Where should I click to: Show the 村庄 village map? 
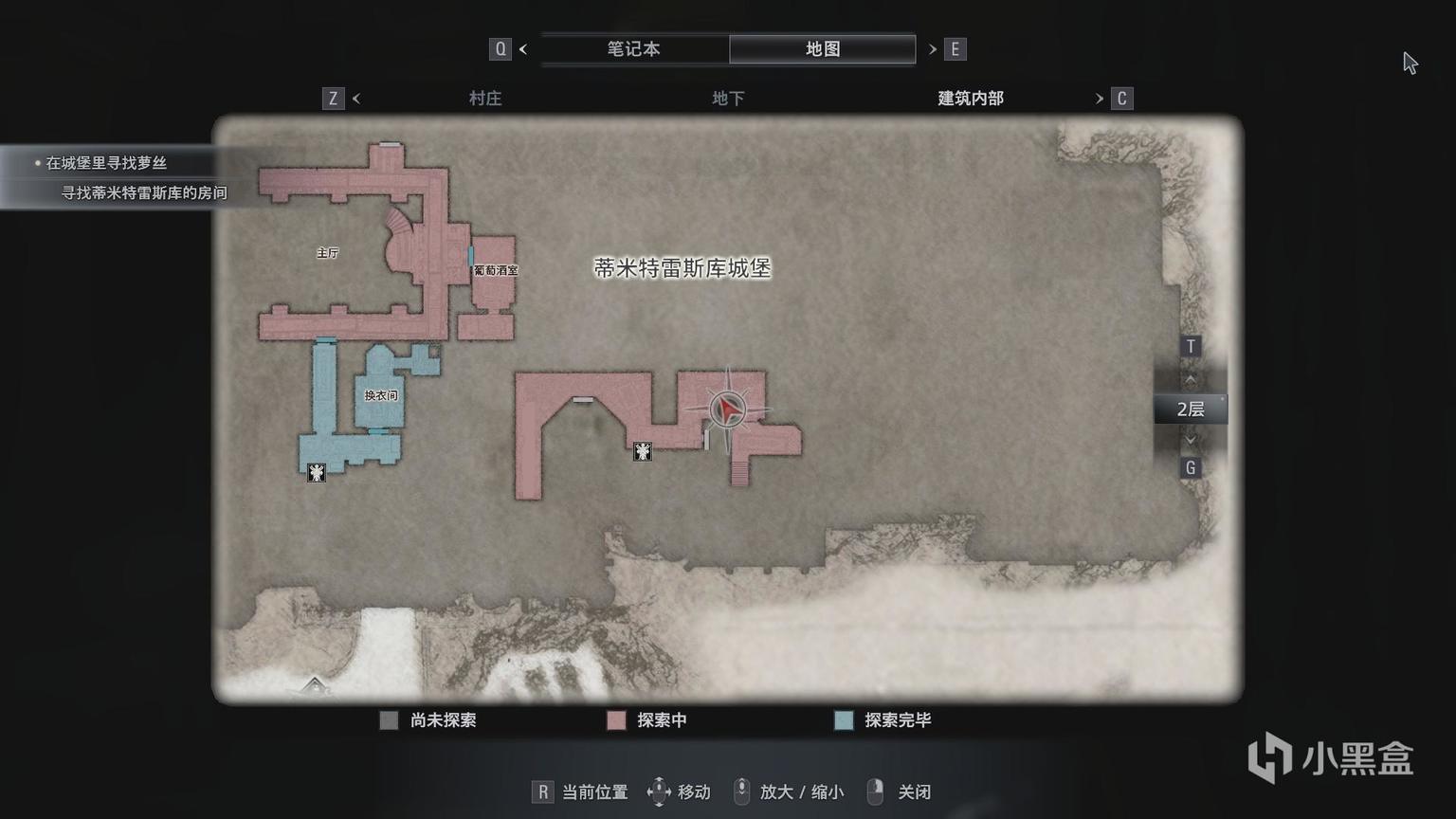pyautogui.click(x=485, y=99)
